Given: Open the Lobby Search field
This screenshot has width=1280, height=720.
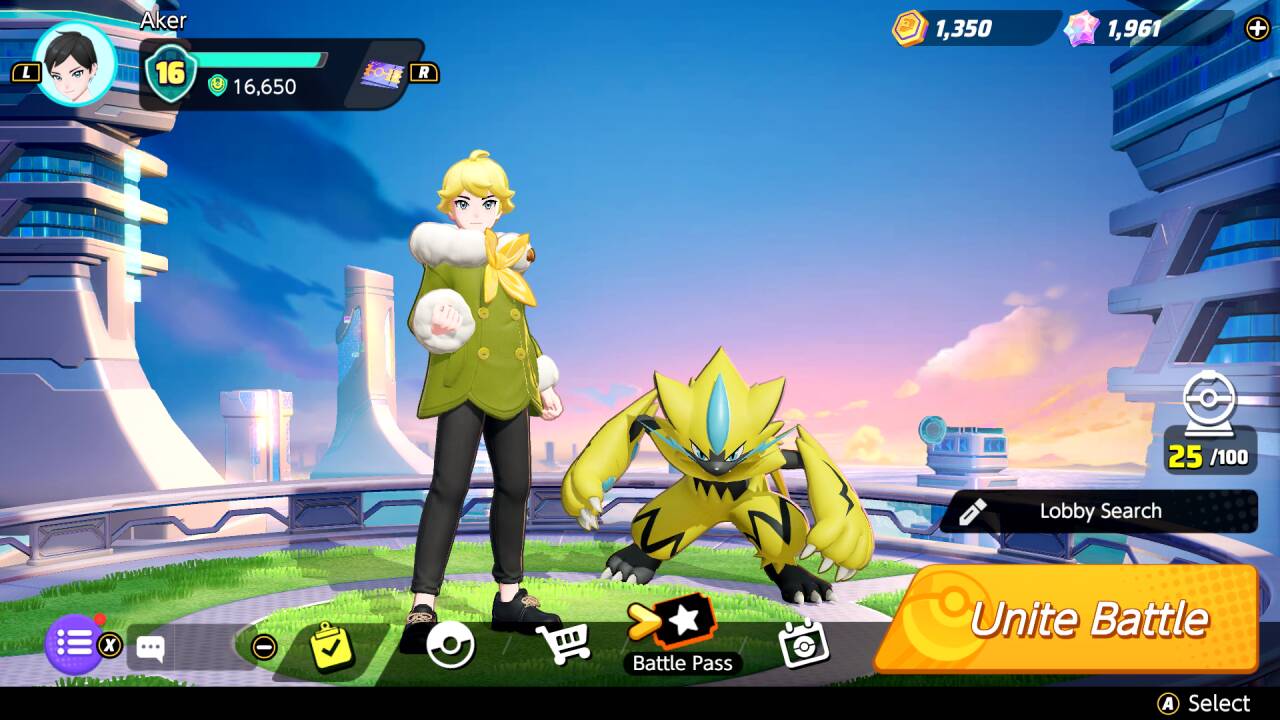Looking at the screenshot, I should click(x=1099, y=511).
